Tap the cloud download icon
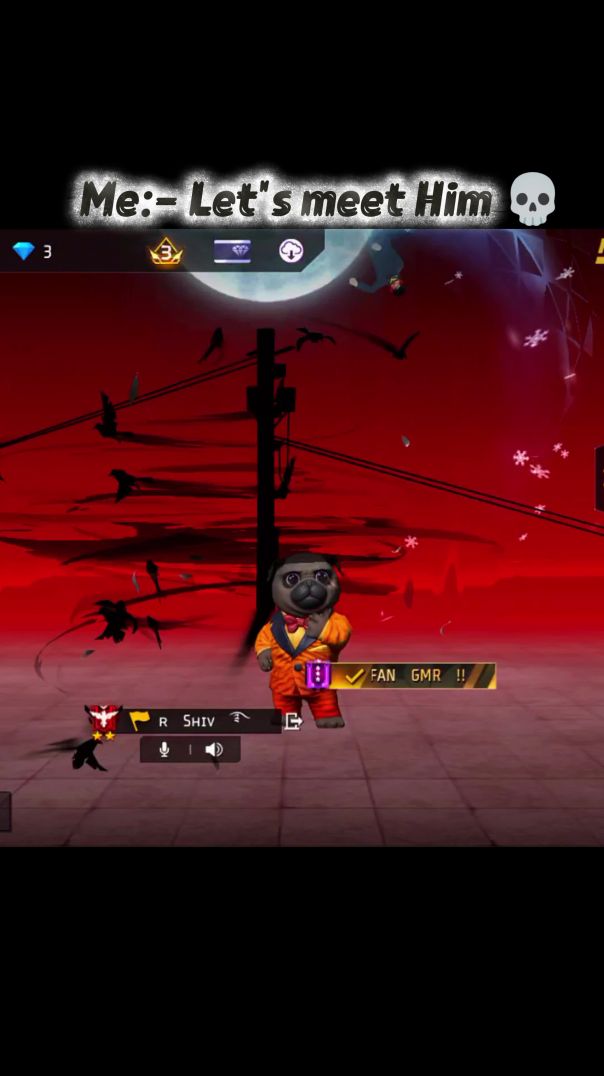604x1076 pixels. 291,251
